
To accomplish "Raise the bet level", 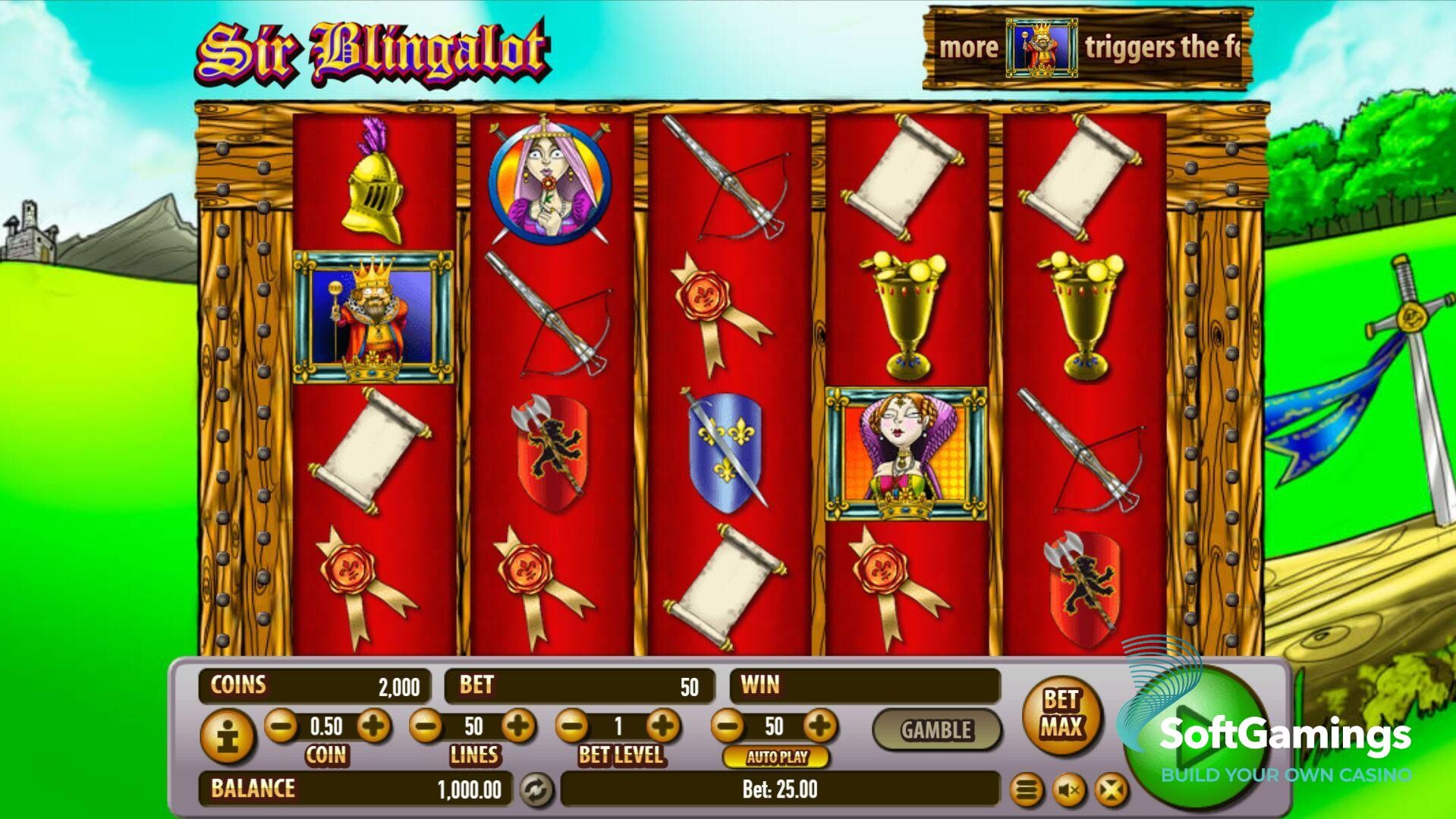I will 663,726.
